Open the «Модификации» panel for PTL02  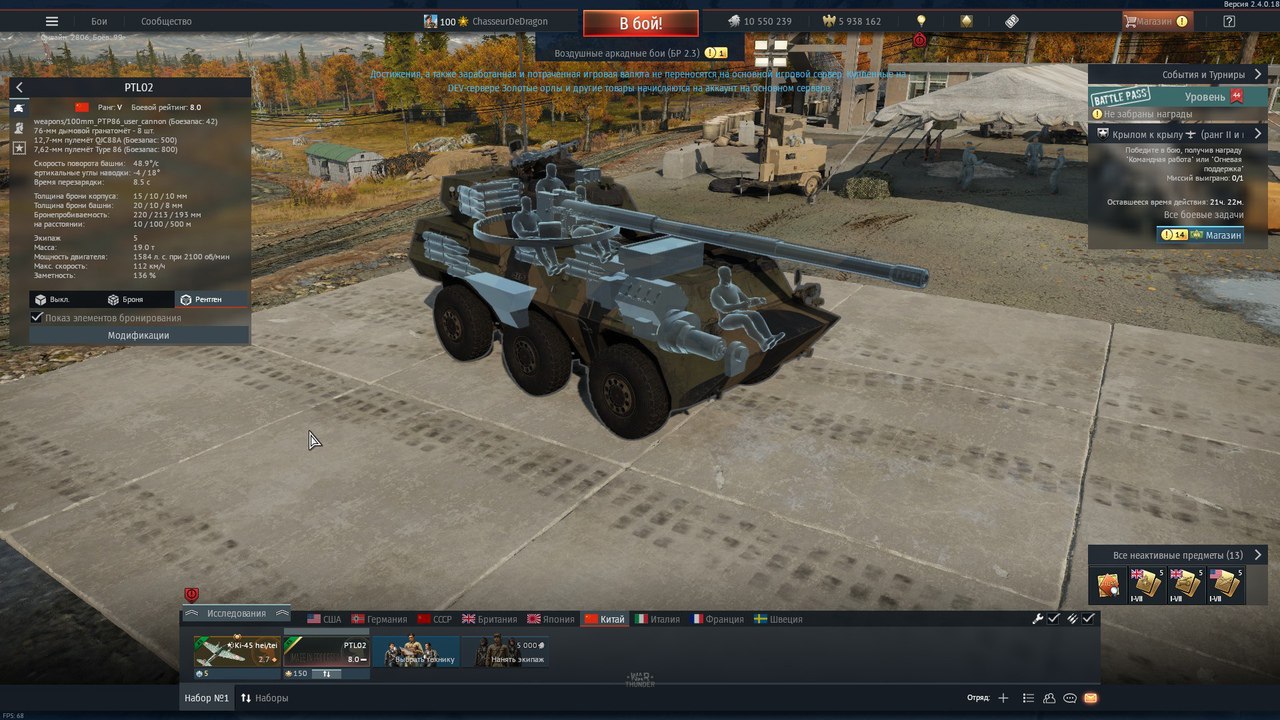(x=138, y=336)
